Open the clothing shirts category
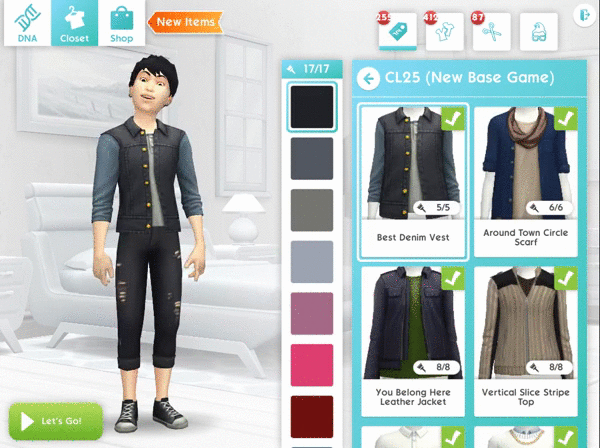 (x=442, y=31)
